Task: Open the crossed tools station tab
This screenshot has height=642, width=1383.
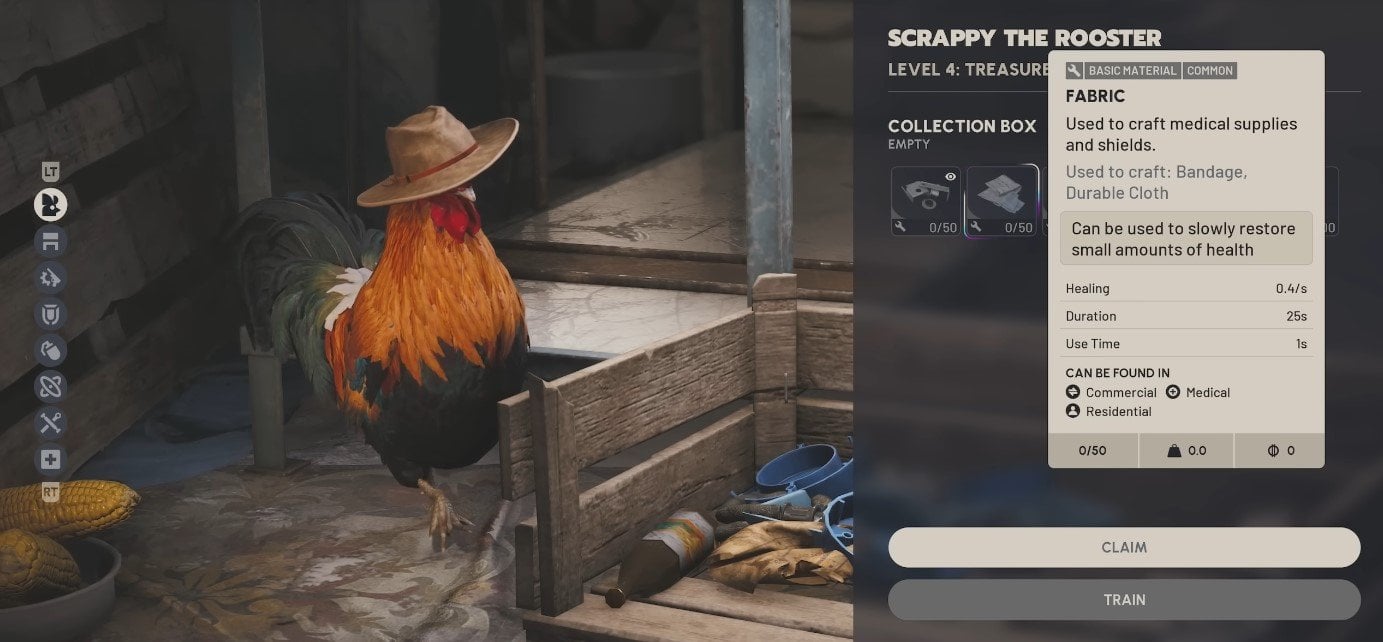Action: point(50,423)
